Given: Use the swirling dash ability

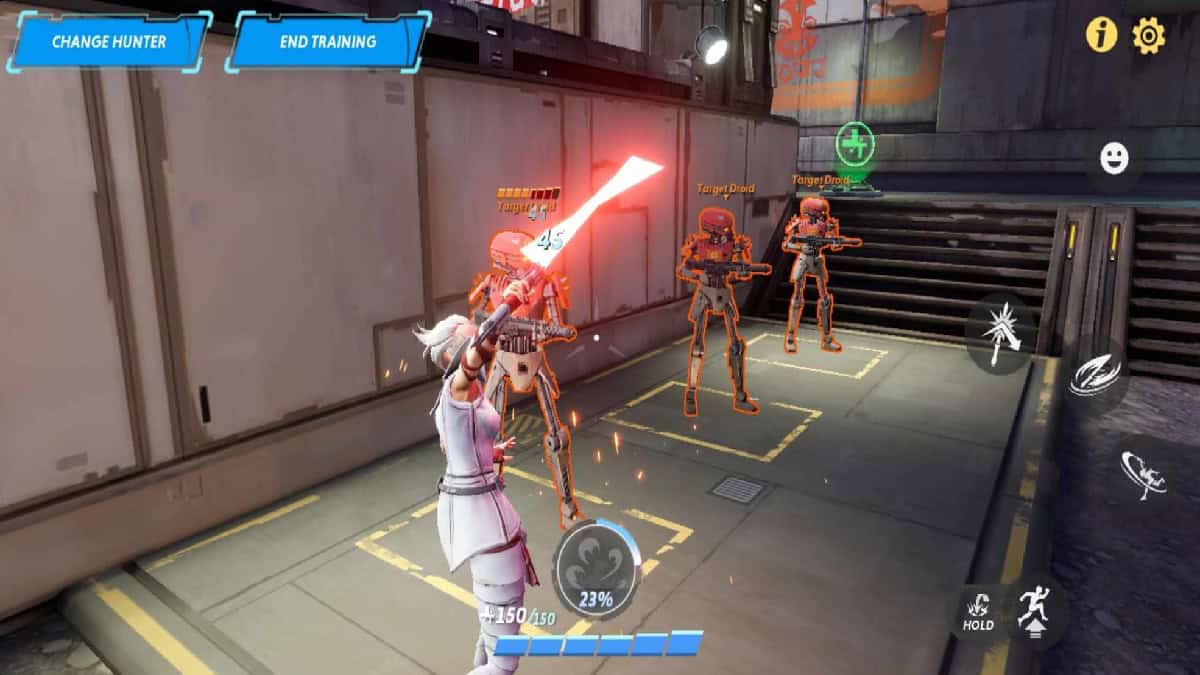Looking at the screenshot, I should click(1094, 376).
